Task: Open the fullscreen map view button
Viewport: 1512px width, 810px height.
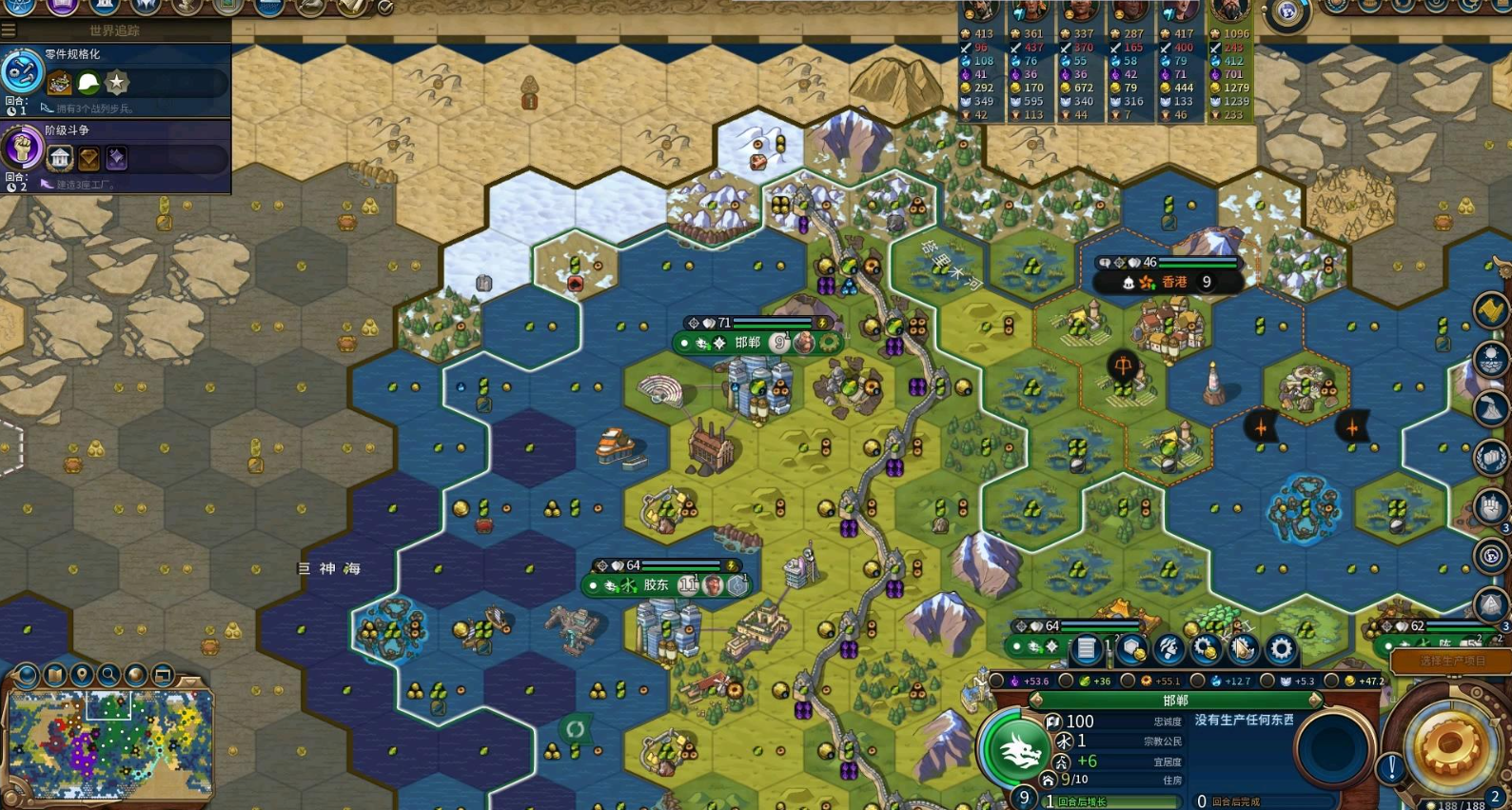Action: point(163,676)
